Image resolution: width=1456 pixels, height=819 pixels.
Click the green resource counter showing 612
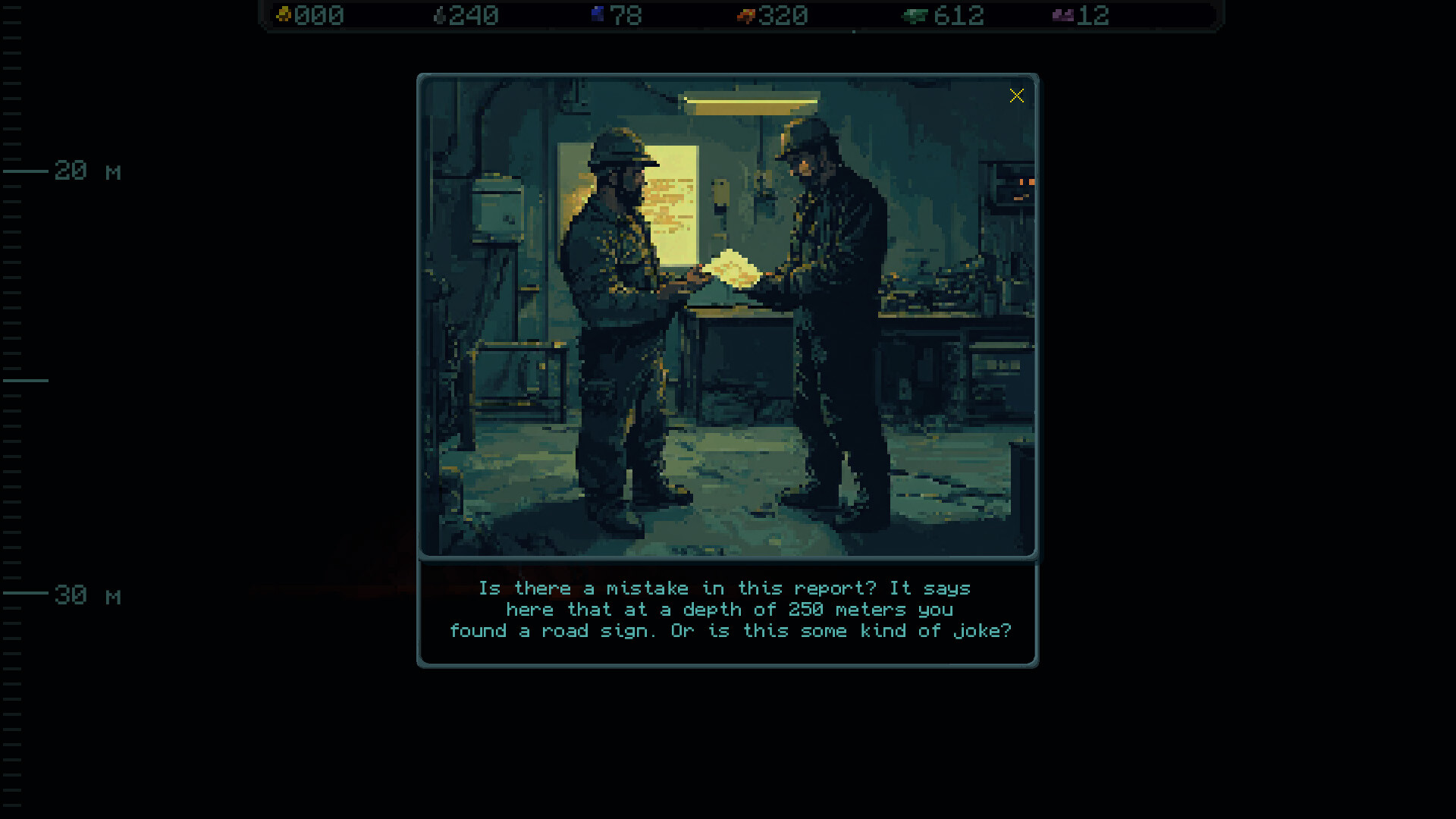click(958, 15)
